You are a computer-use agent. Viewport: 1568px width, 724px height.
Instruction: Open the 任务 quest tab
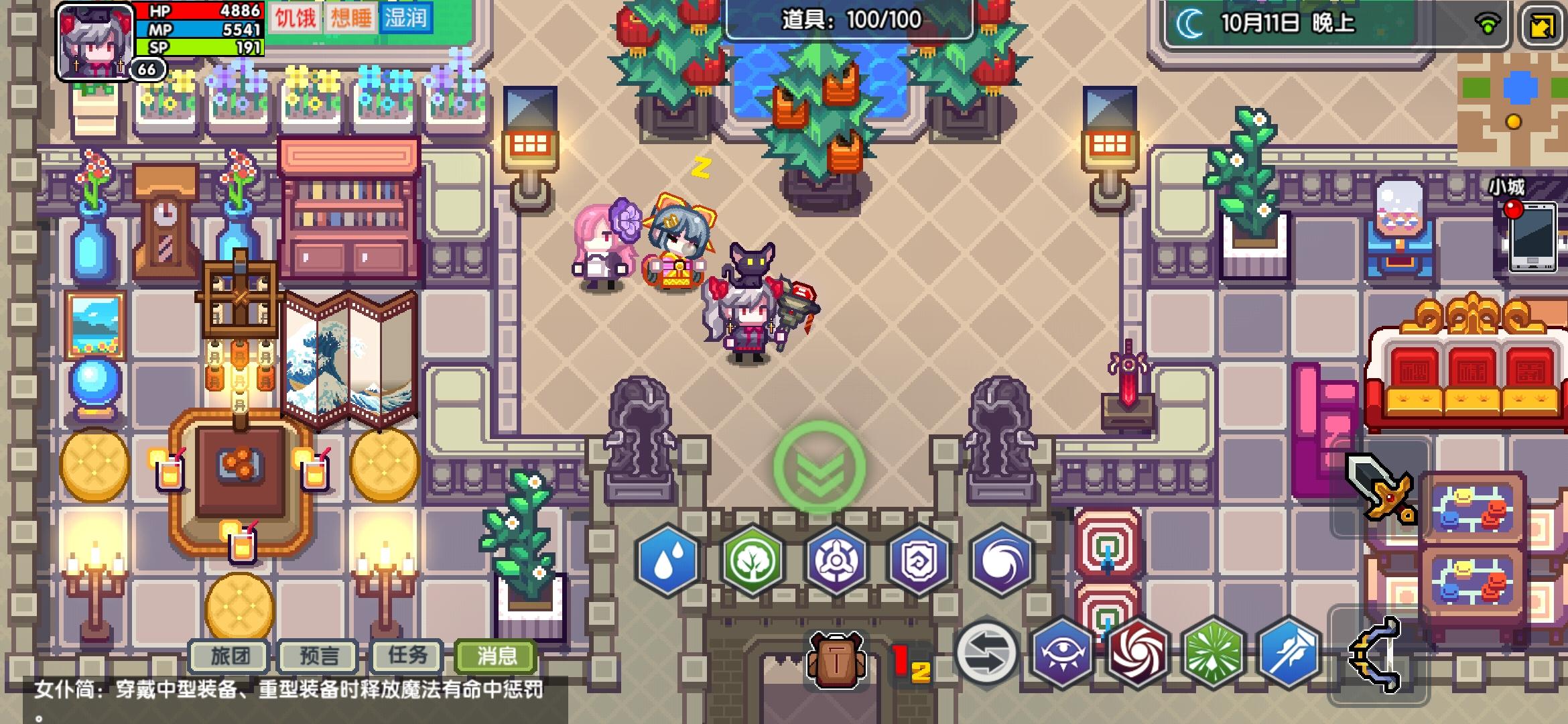[x=405, y=657]
